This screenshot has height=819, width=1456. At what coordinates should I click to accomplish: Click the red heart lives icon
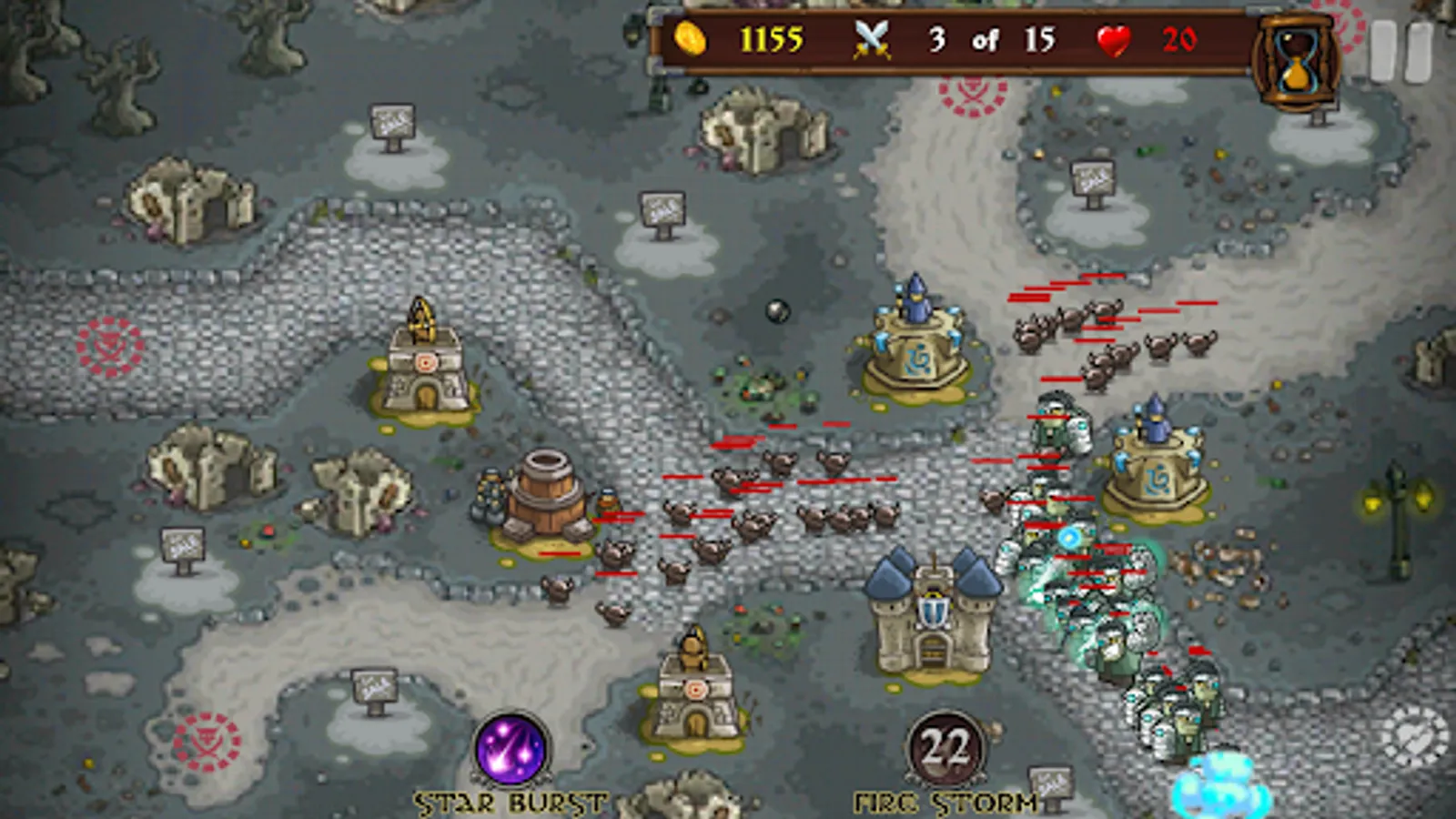pos(1114,41)
